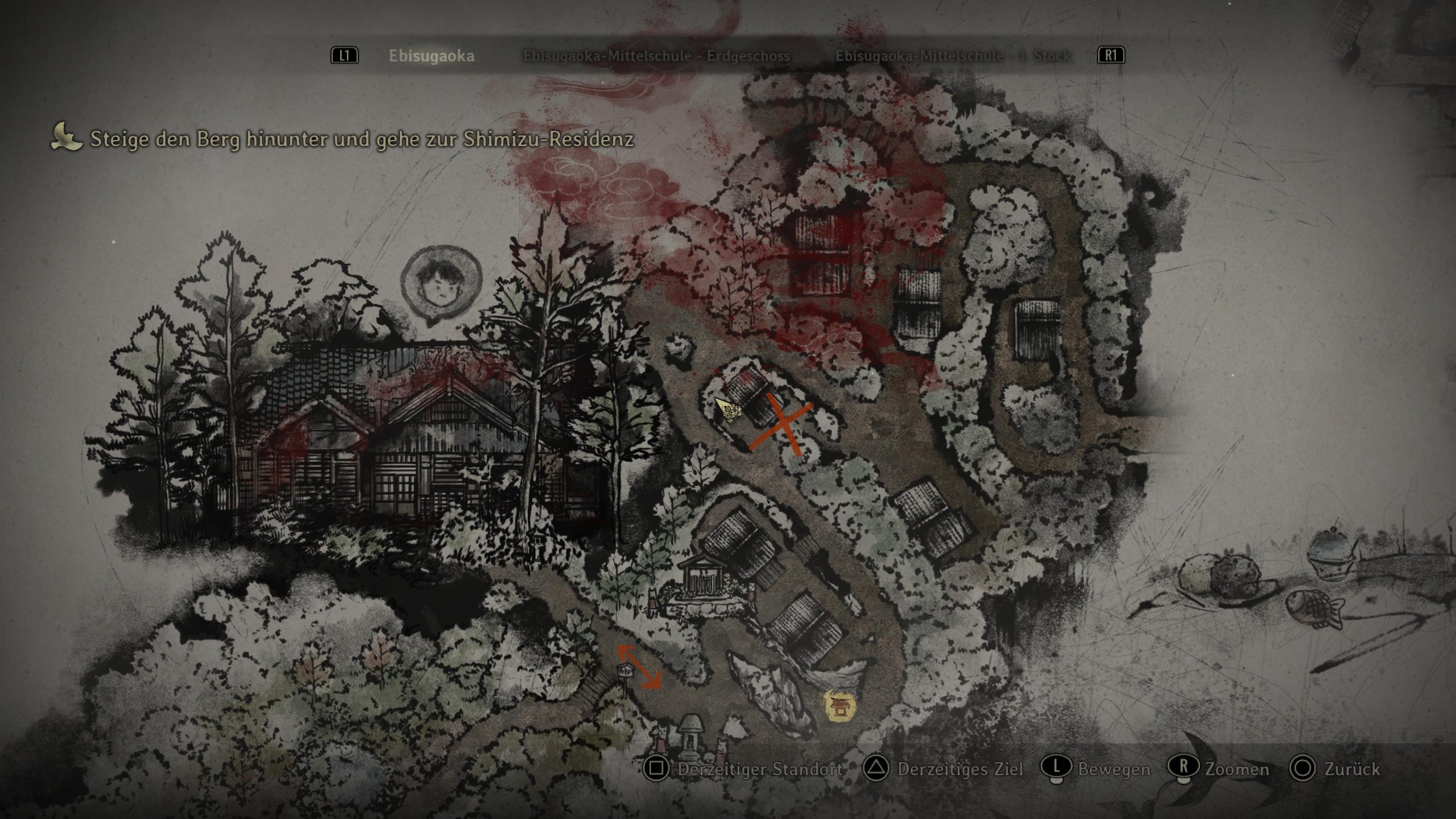The height and width of the screenshot is (819, 1456).
Task: Select the Shimizu-Residenz objective text
Action: (x=362, y=139)
